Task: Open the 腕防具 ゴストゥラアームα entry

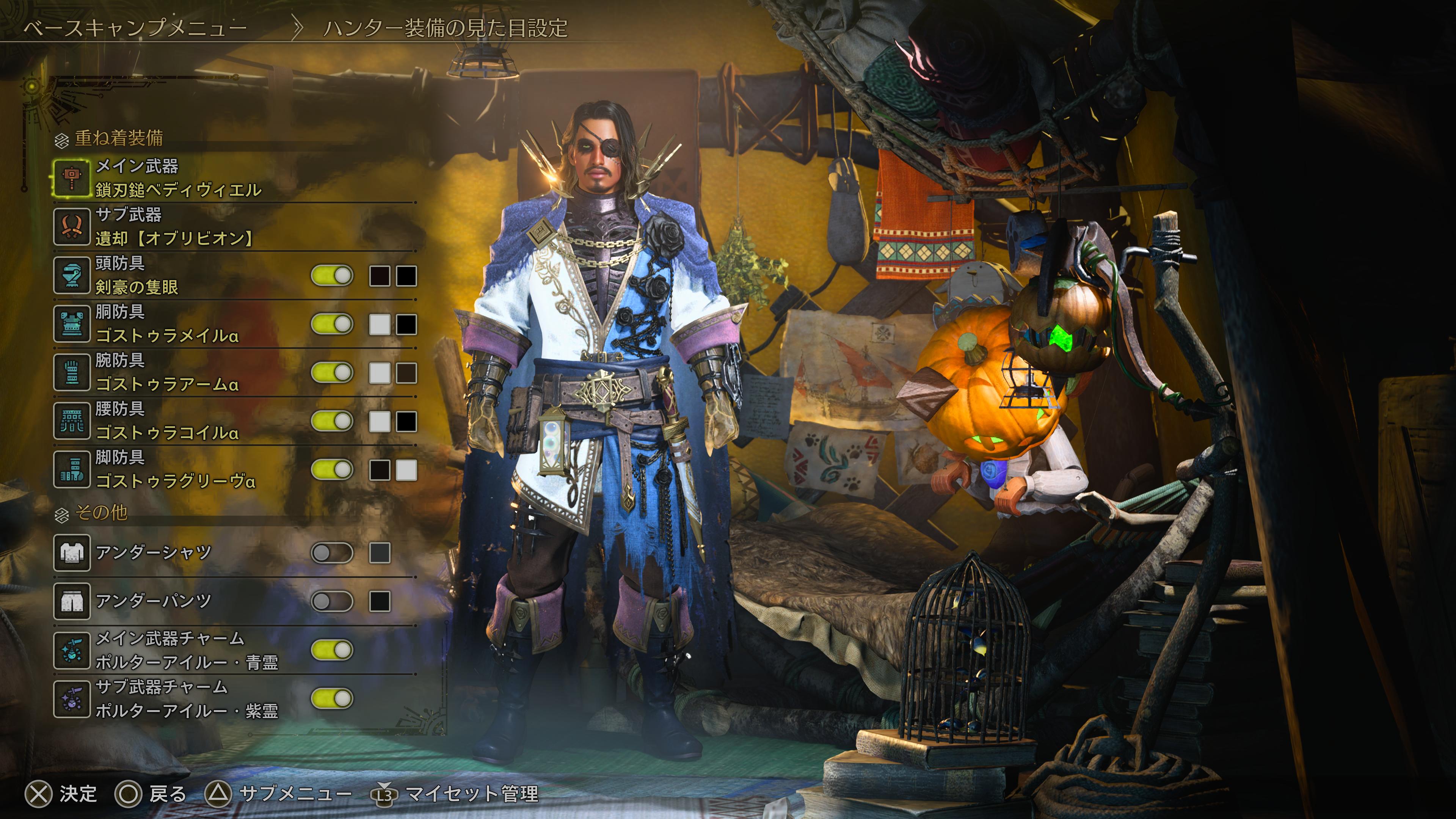Action: pos(167,372)
